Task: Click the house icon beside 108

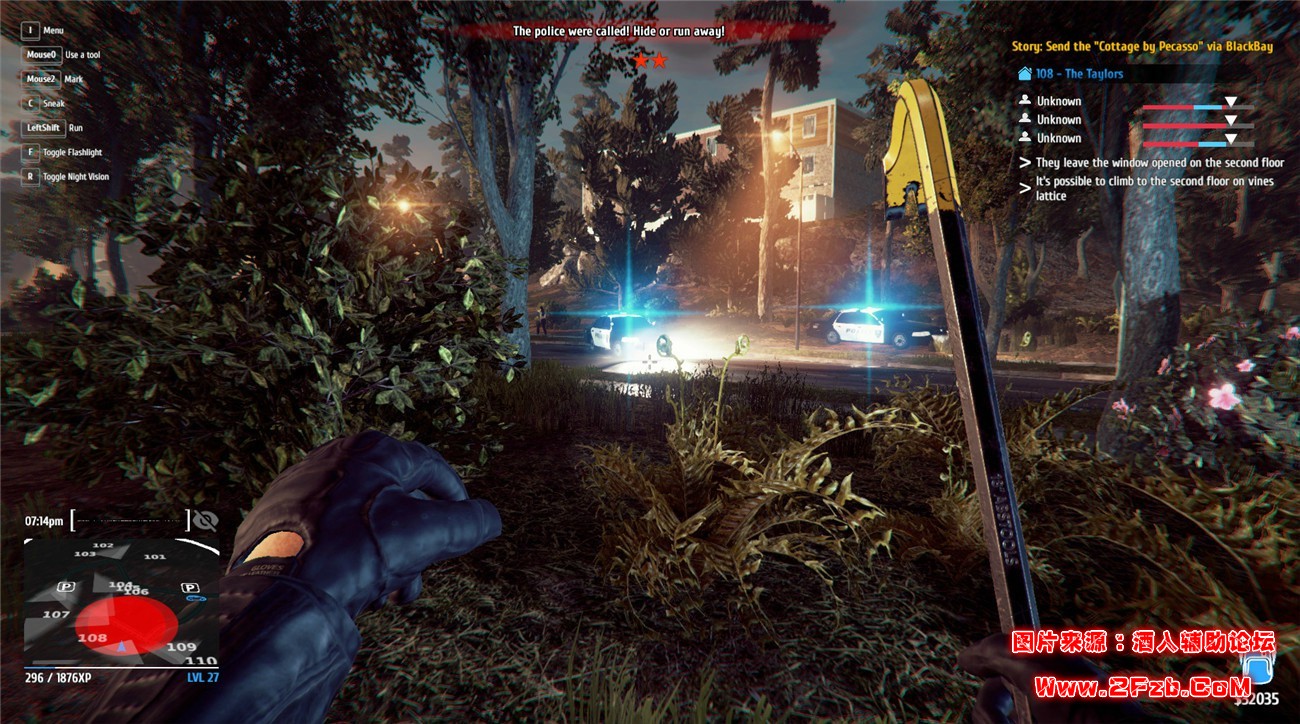Action: click(x=1024, y=74)
